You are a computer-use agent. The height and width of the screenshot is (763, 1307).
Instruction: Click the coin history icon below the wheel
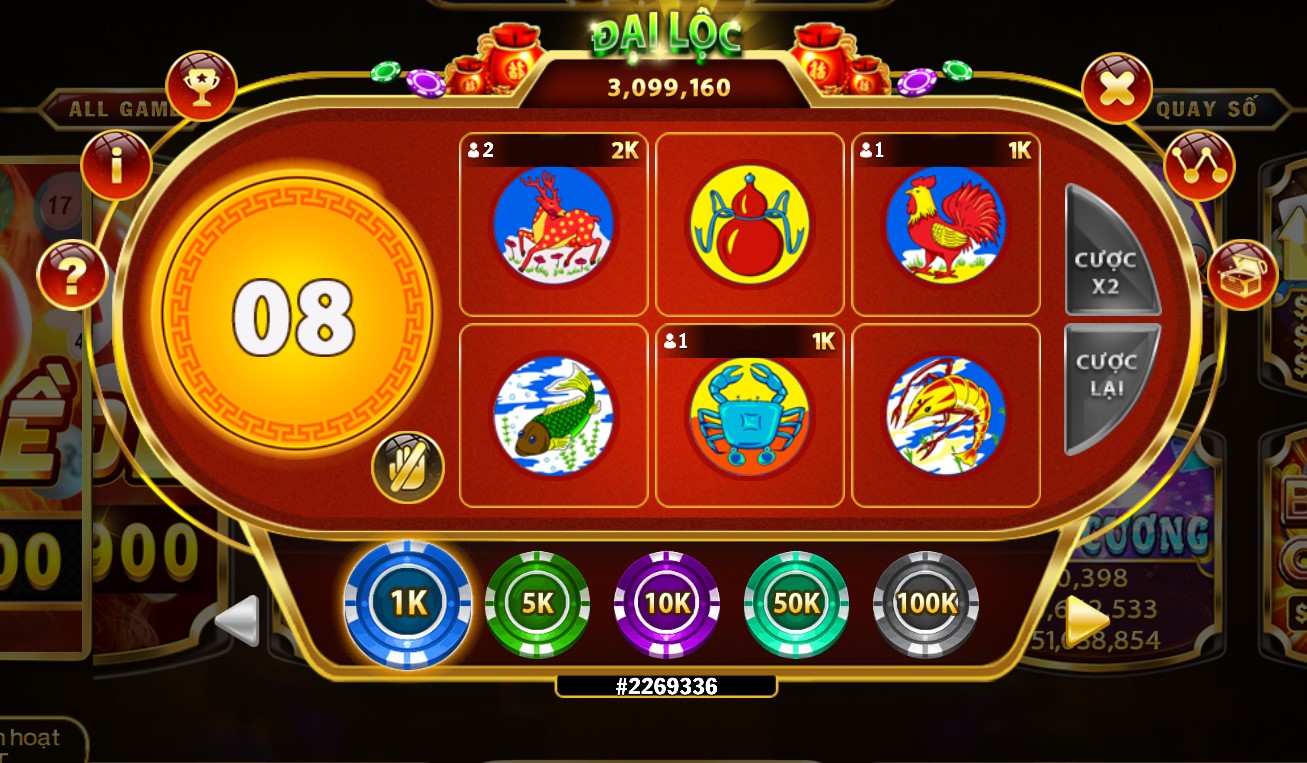point(408,466)
